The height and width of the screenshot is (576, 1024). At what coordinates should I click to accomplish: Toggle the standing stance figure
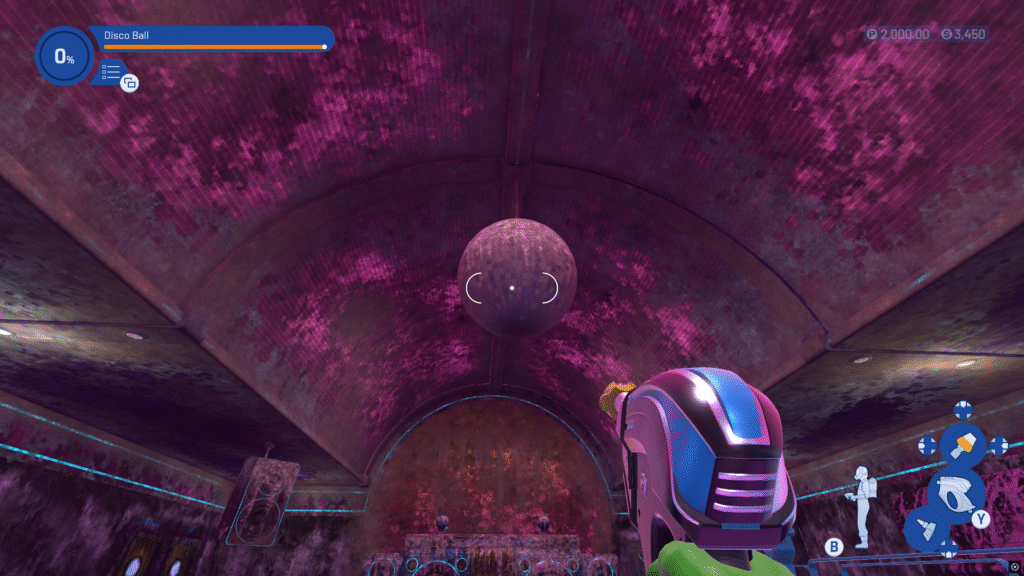tap(861, 505)
